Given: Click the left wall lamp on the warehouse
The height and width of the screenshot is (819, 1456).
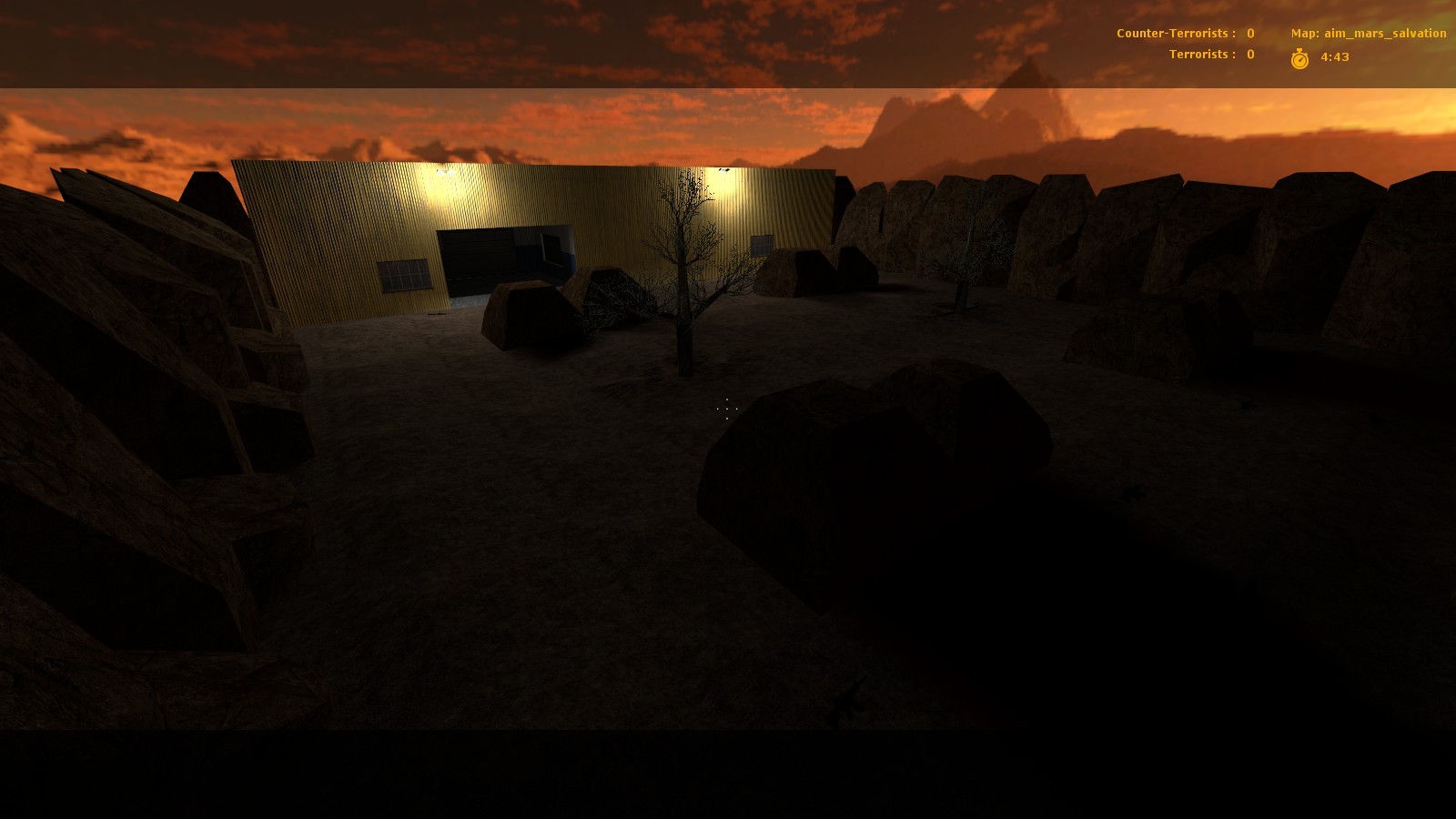Looking at the screenshot, I should pyautogui.click(x=443, y=169).
